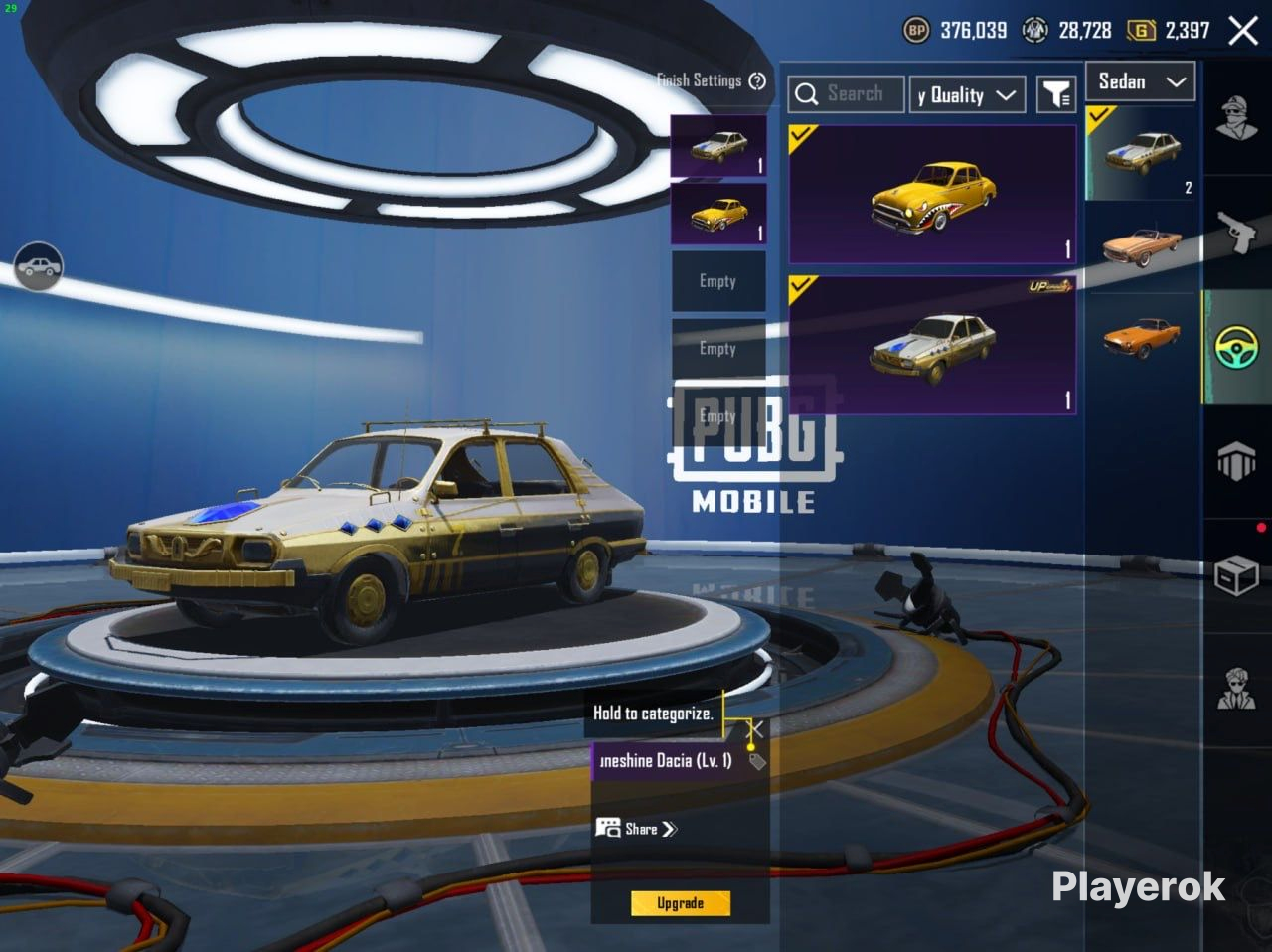Image resolution: width=1272 pixels, height=952 pixels.
Task: Open the Sedan vehicle type dropdown
Action: [1141, 82]
